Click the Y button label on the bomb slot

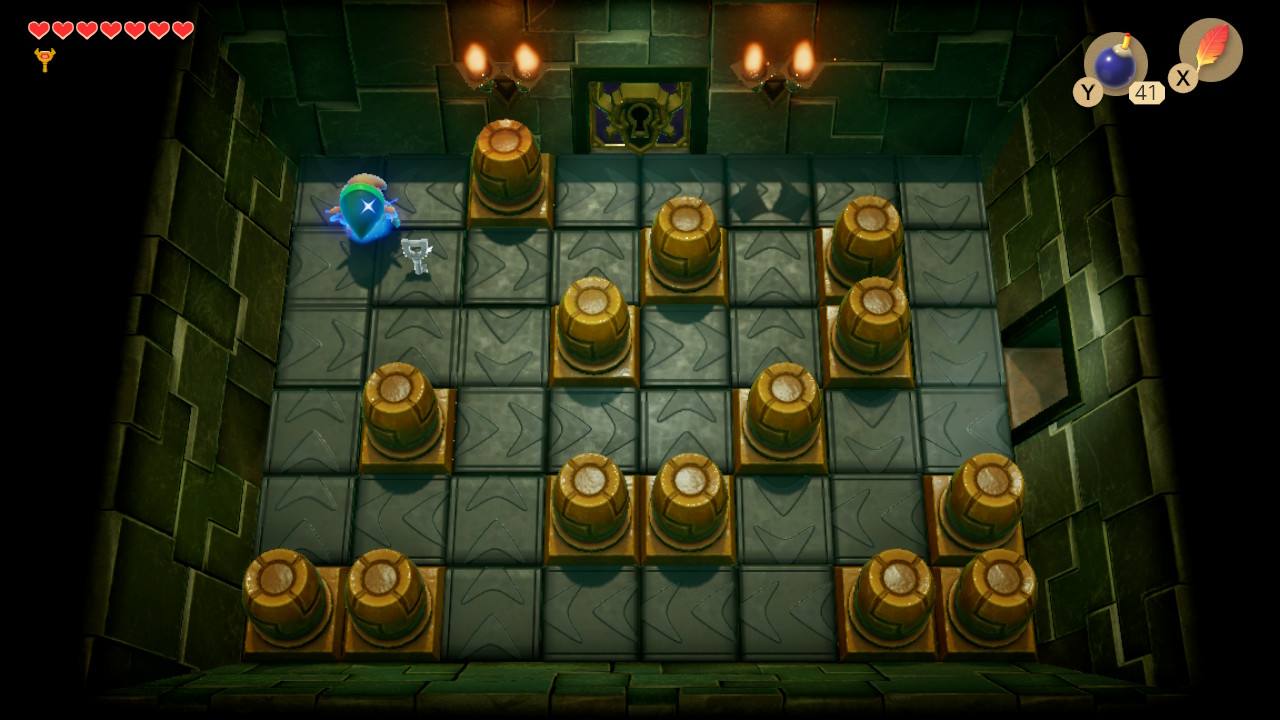click(1088, 92)
